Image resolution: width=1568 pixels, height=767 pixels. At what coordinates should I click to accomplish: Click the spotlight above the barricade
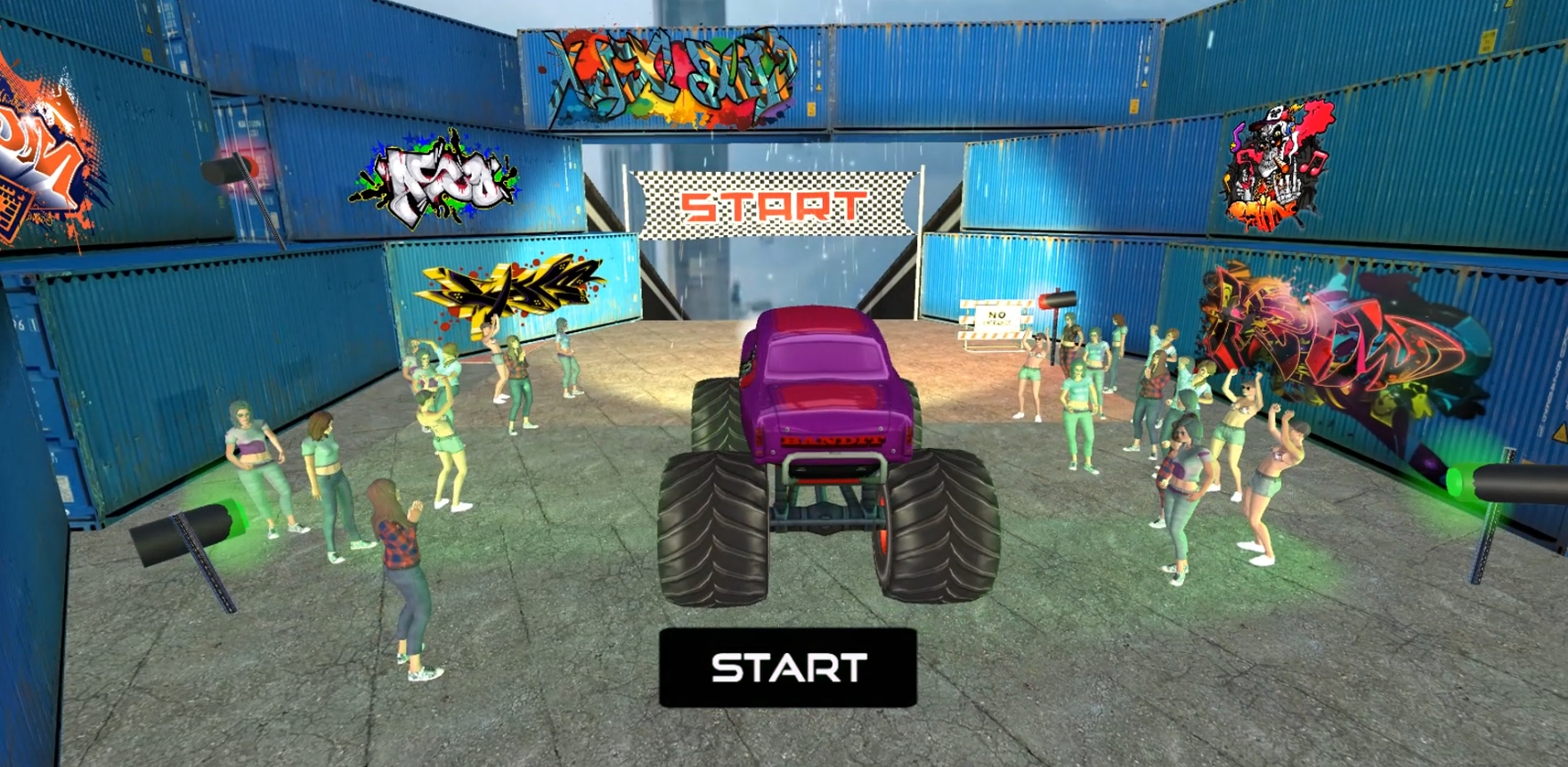click(1055, 298)
